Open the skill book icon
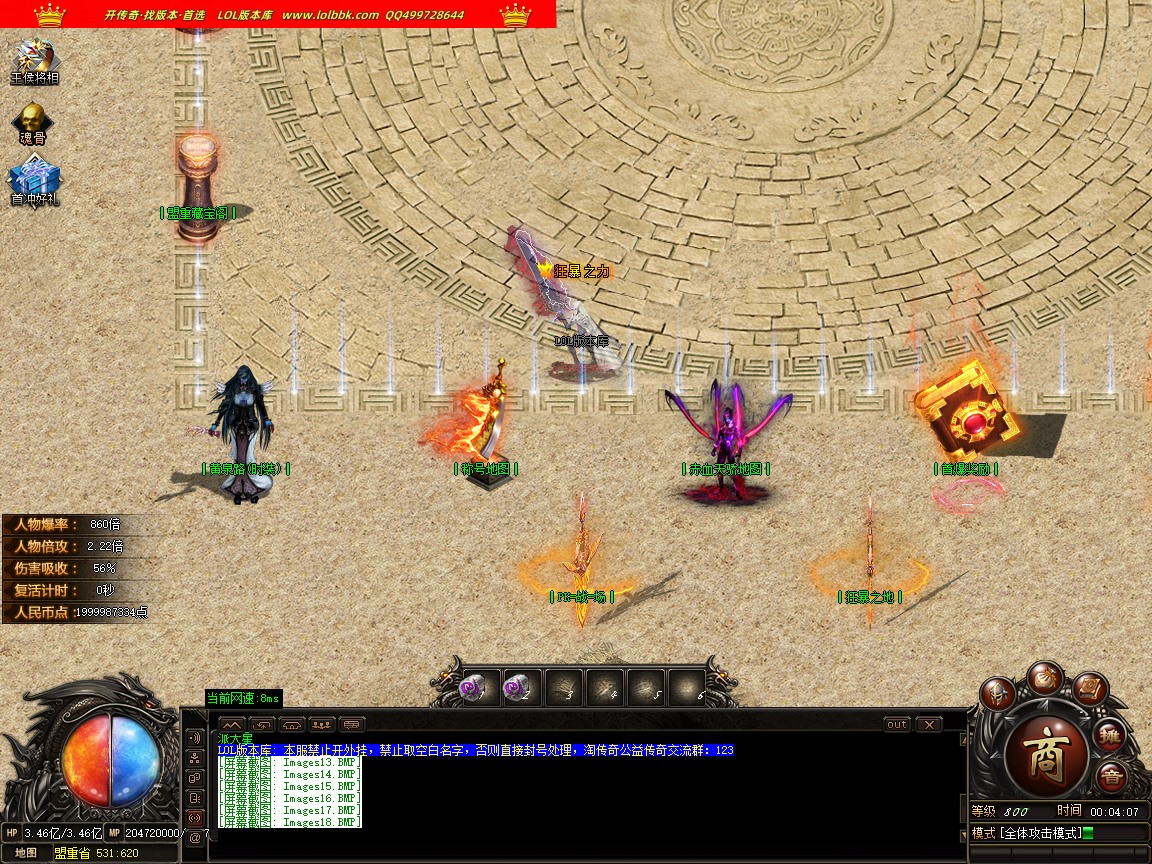 [1090, 690]
